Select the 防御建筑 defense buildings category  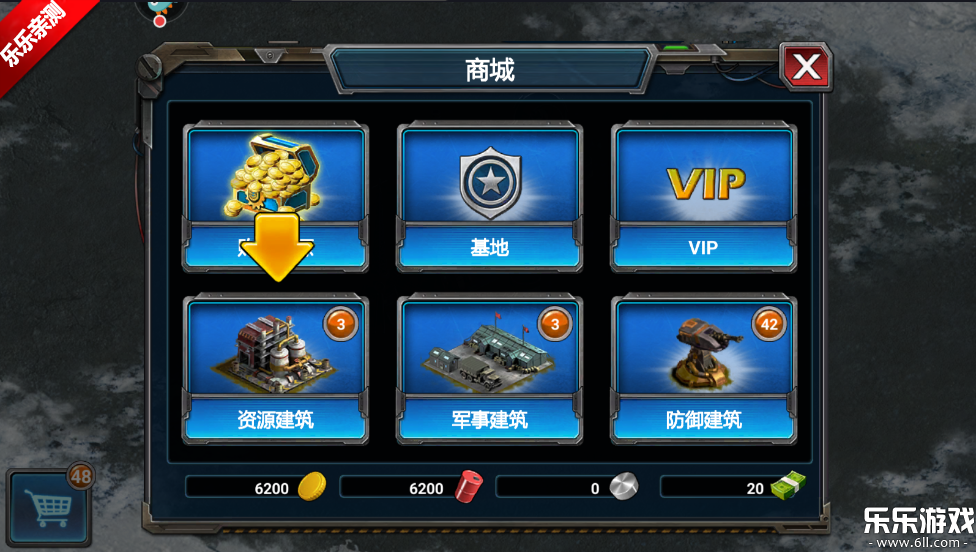point(704,370)
